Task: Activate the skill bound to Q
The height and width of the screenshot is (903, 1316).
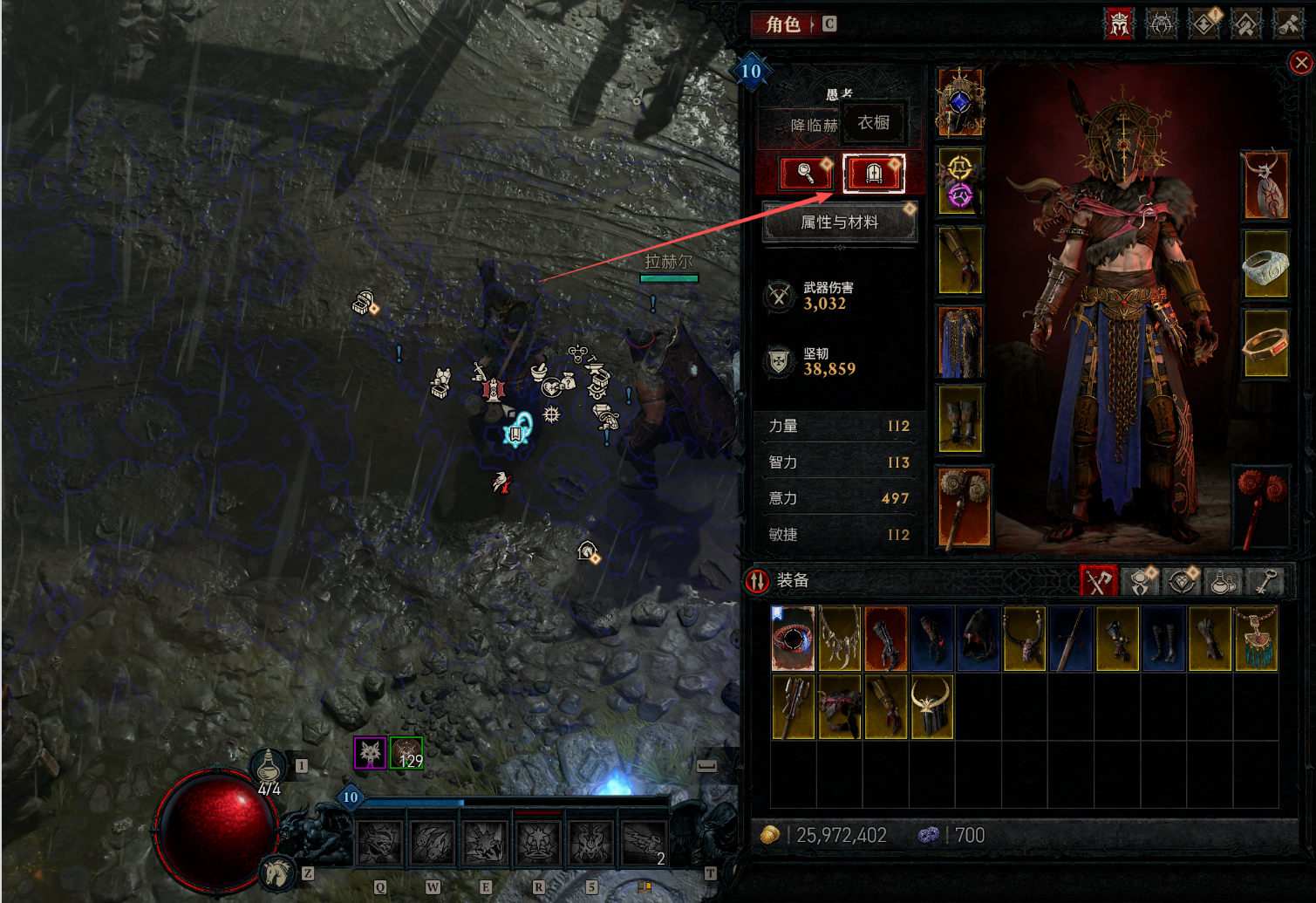Action: (379, 843)
